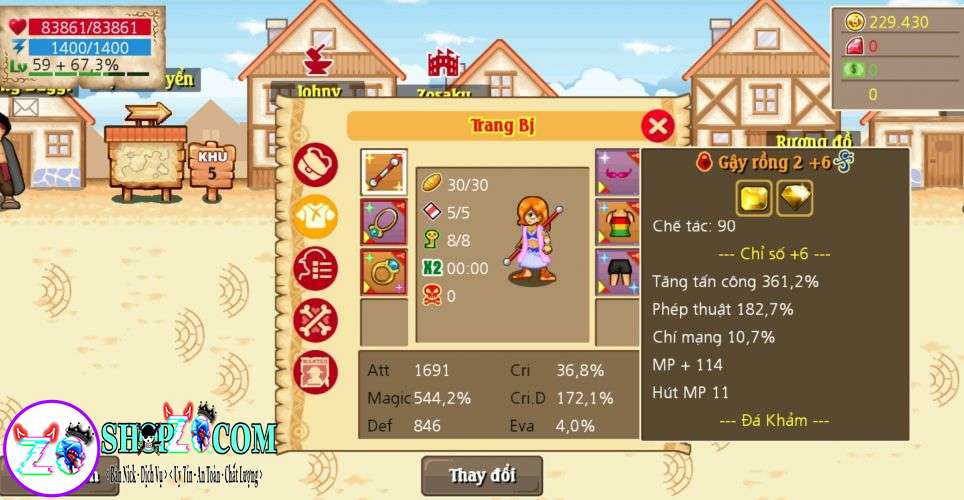
Task: Click the yellow square gem slot
Action: 755,198
